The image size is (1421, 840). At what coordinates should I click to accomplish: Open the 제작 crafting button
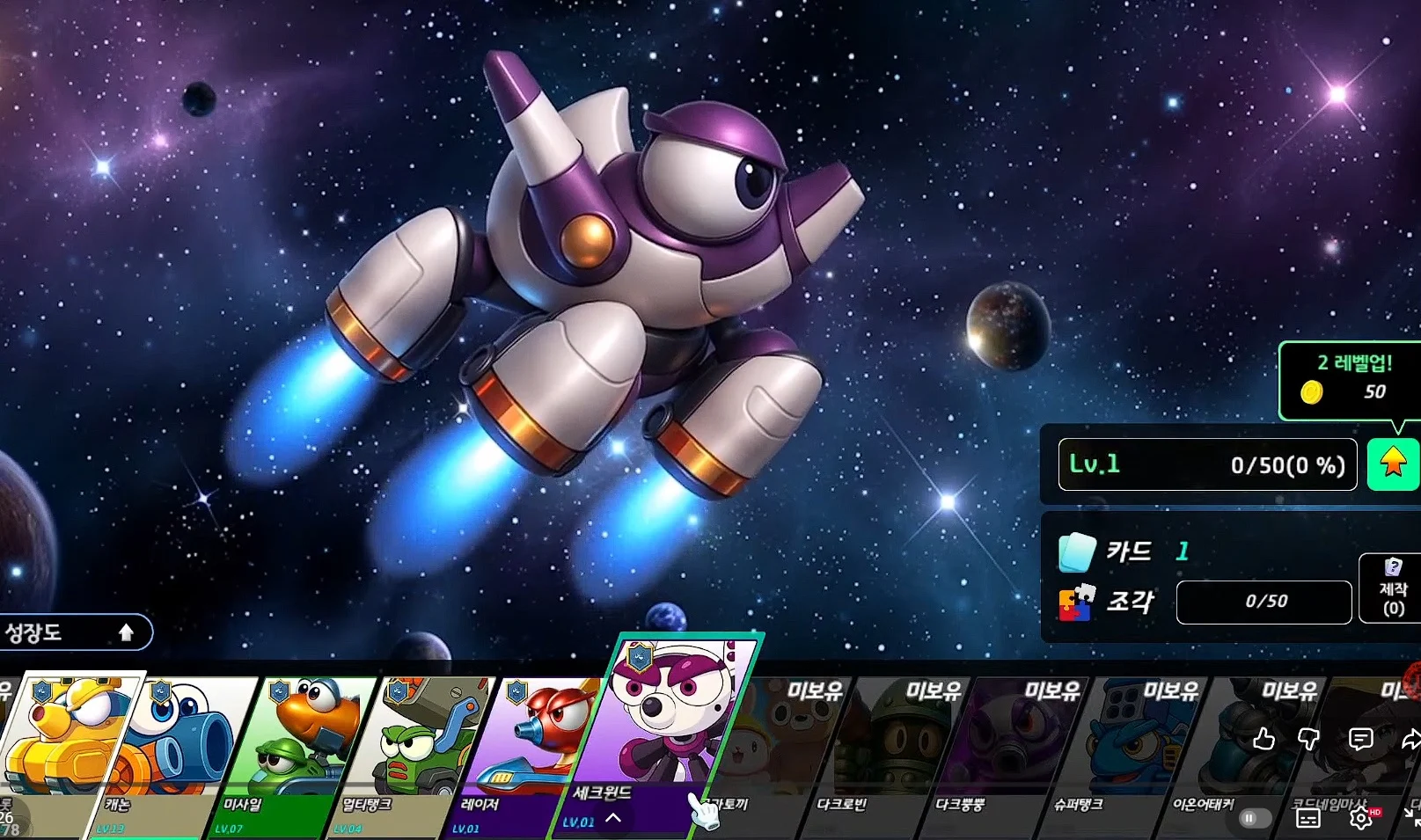pyautogui.click(x=1393, y=588)
